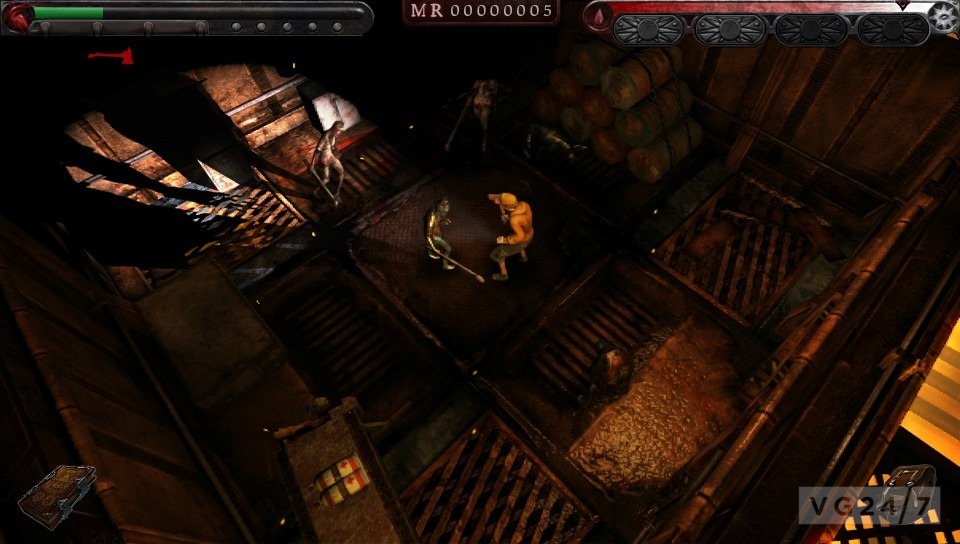The width and height of the screenshot is (960, 544).
Task: Open the book of memories icon
Action: (x=56, y=494)
